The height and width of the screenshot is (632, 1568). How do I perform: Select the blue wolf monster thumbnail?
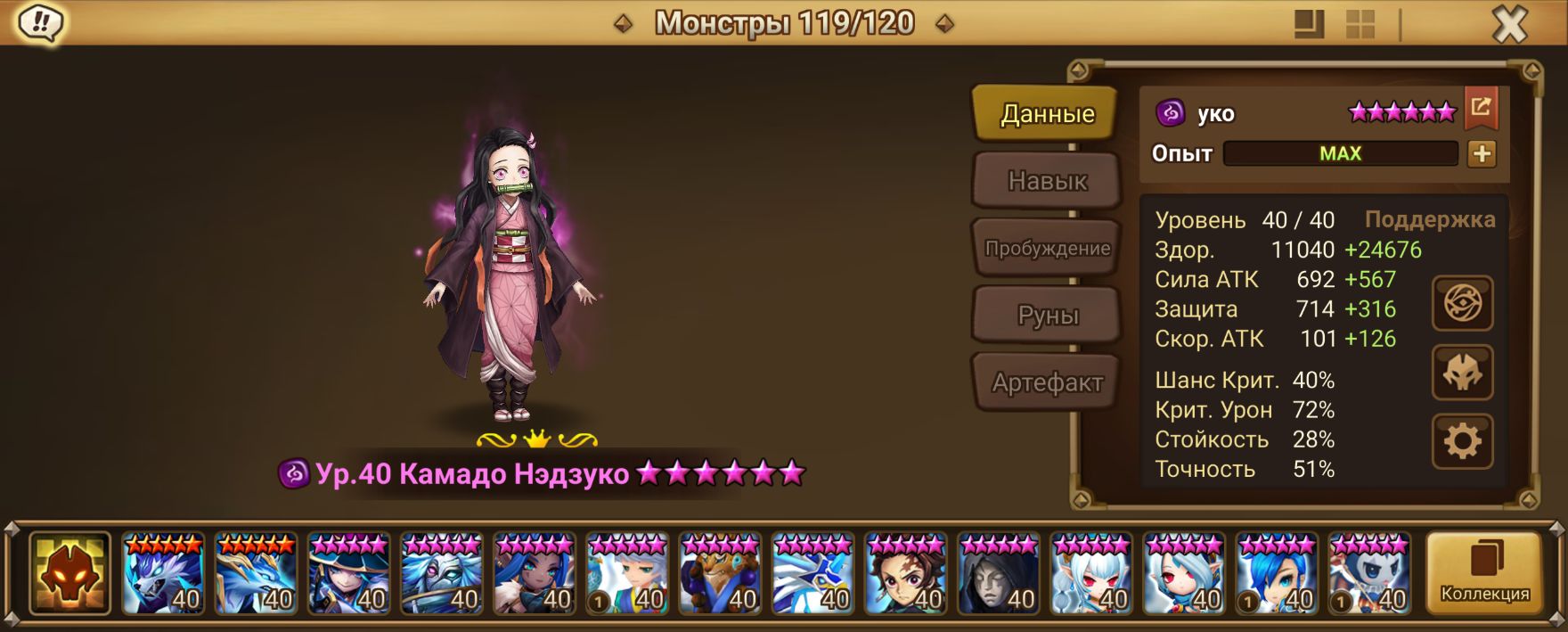coord(163,573)
